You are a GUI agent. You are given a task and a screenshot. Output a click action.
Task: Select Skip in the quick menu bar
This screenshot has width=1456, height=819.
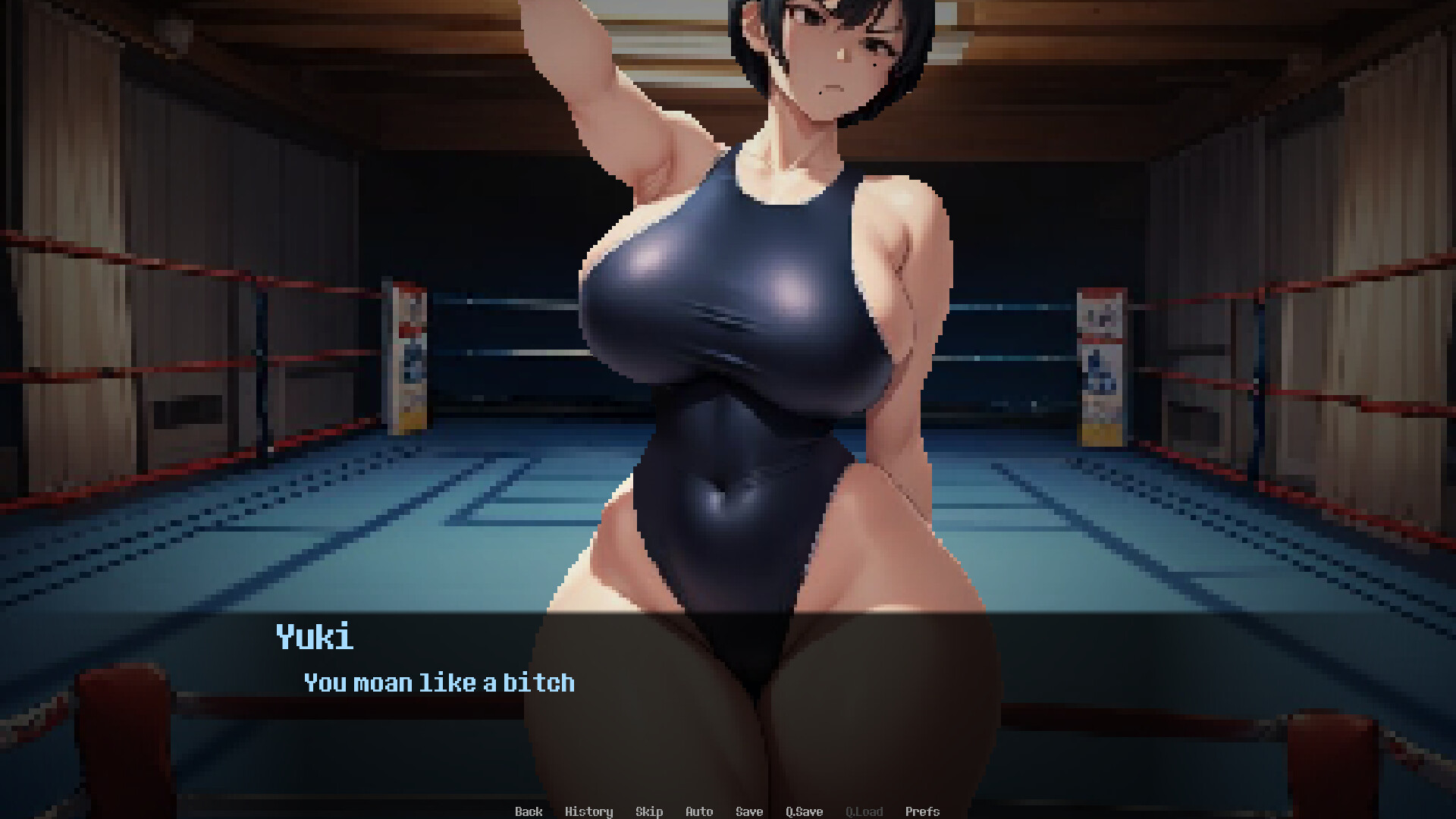click(649, 811)
